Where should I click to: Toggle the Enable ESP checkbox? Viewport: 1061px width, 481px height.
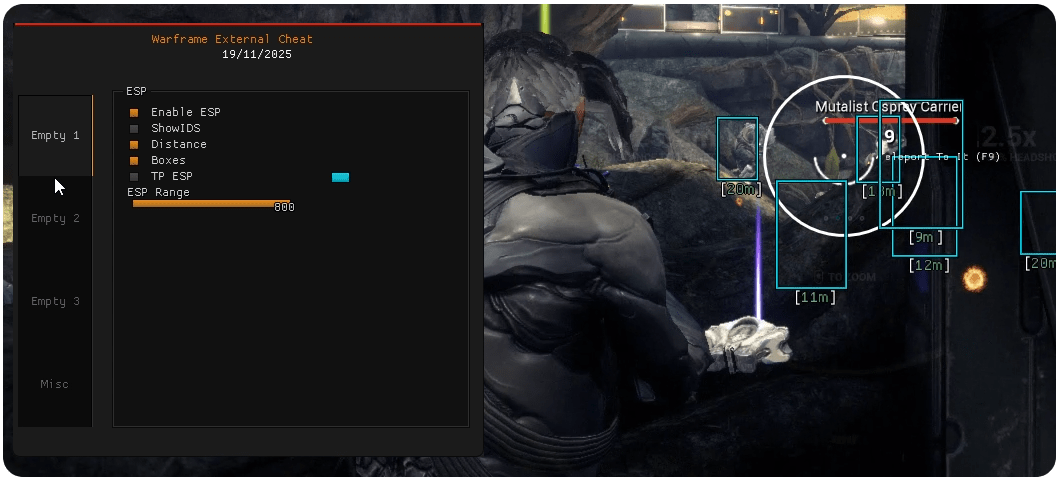coord(134,112)
